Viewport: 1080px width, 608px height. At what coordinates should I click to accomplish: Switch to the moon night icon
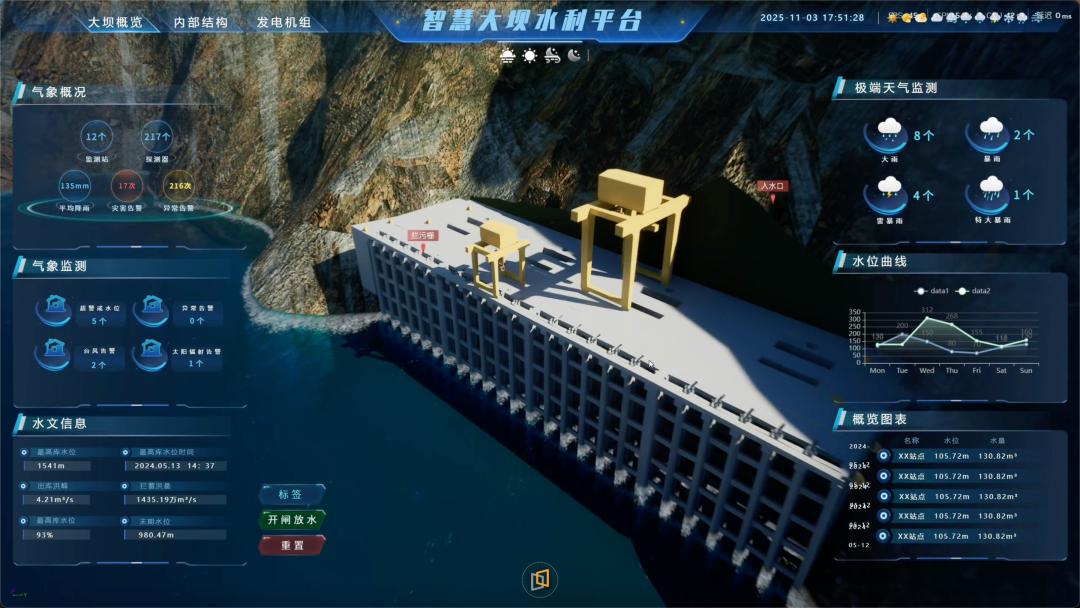pyautogui.click(x=574, y=56)
